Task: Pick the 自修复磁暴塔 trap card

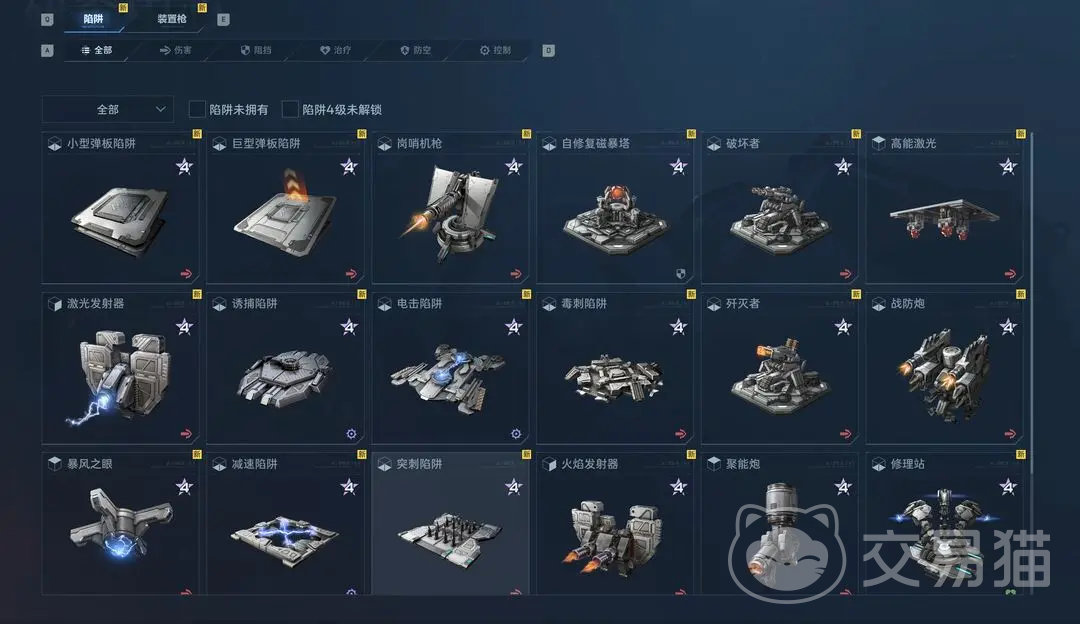Action: (x=615, y=208)
